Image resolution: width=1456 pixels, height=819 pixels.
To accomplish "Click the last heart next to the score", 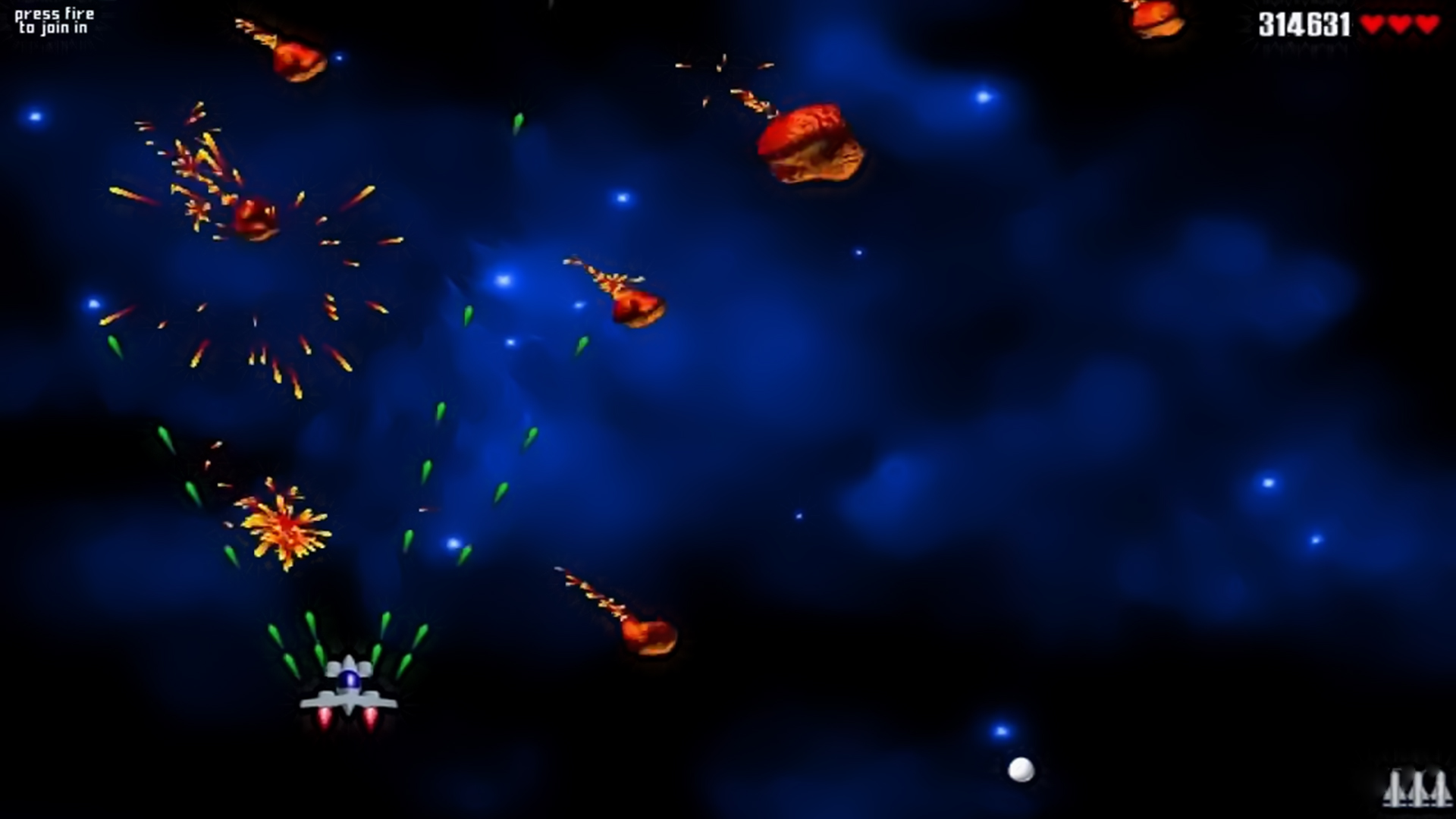I will (1427, 24).
